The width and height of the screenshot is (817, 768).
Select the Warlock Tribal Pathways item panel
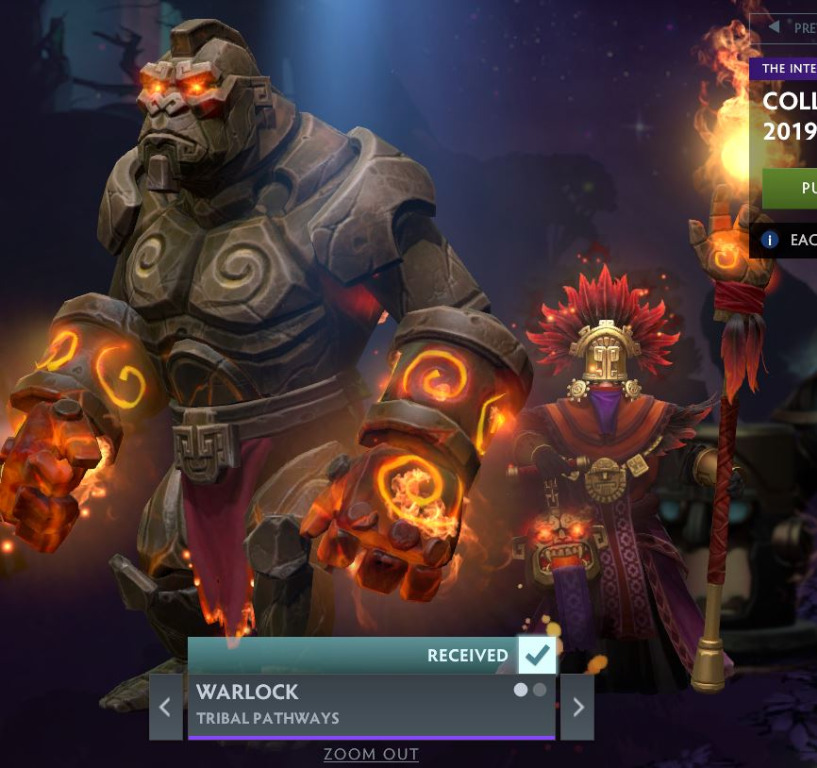tap(350, 706)
